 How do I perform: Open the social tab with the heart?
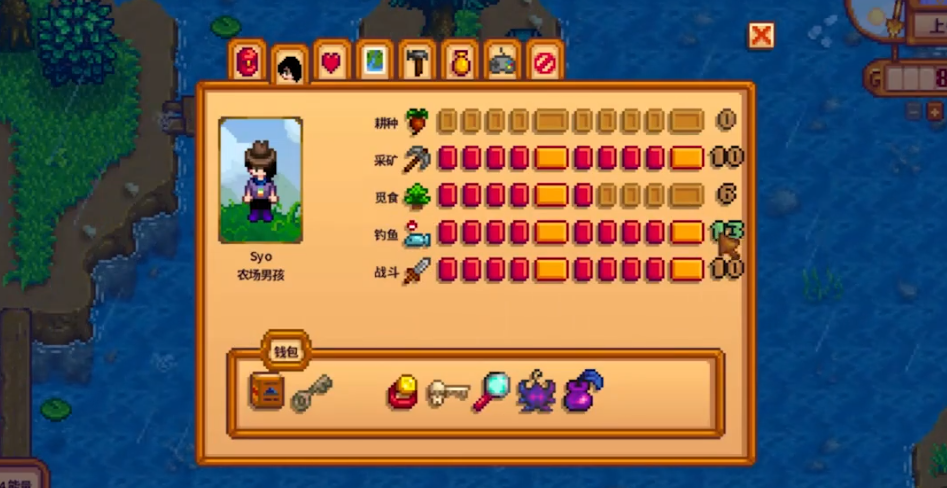coord(331,62)
